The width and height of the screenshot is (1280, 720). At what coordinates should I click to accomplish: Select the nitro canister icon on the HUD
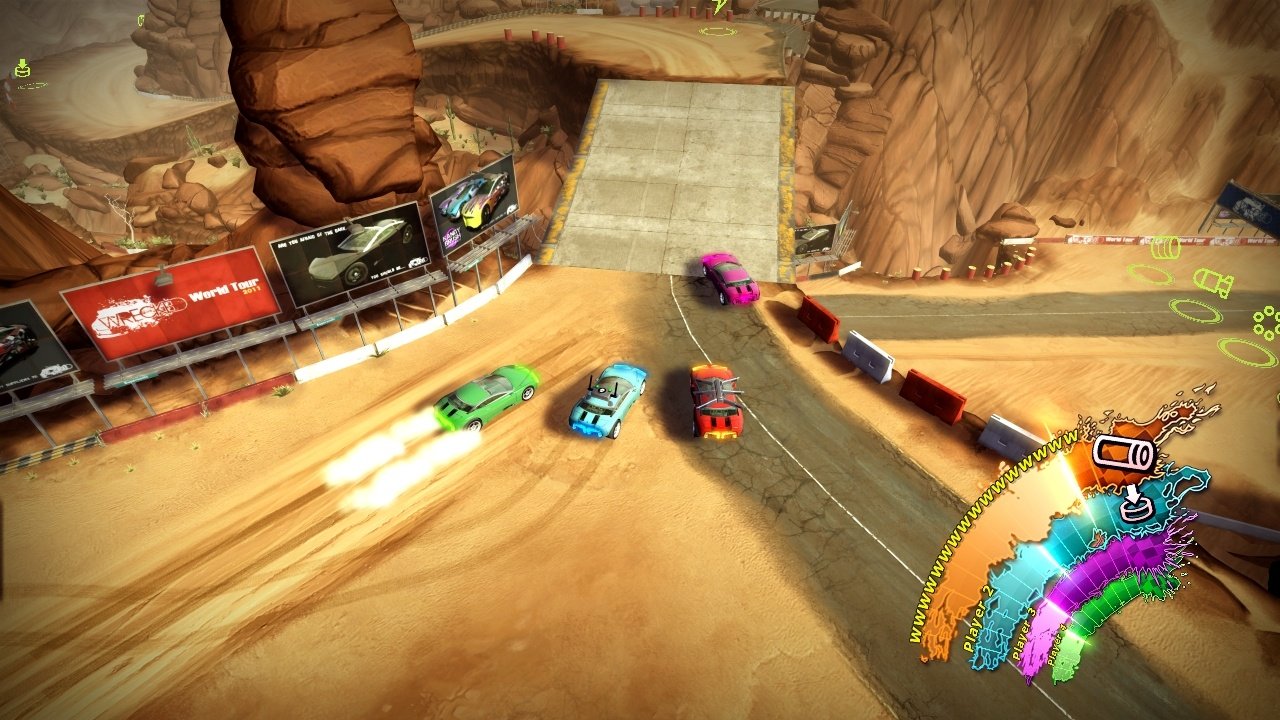click(x=1124, y=454)
